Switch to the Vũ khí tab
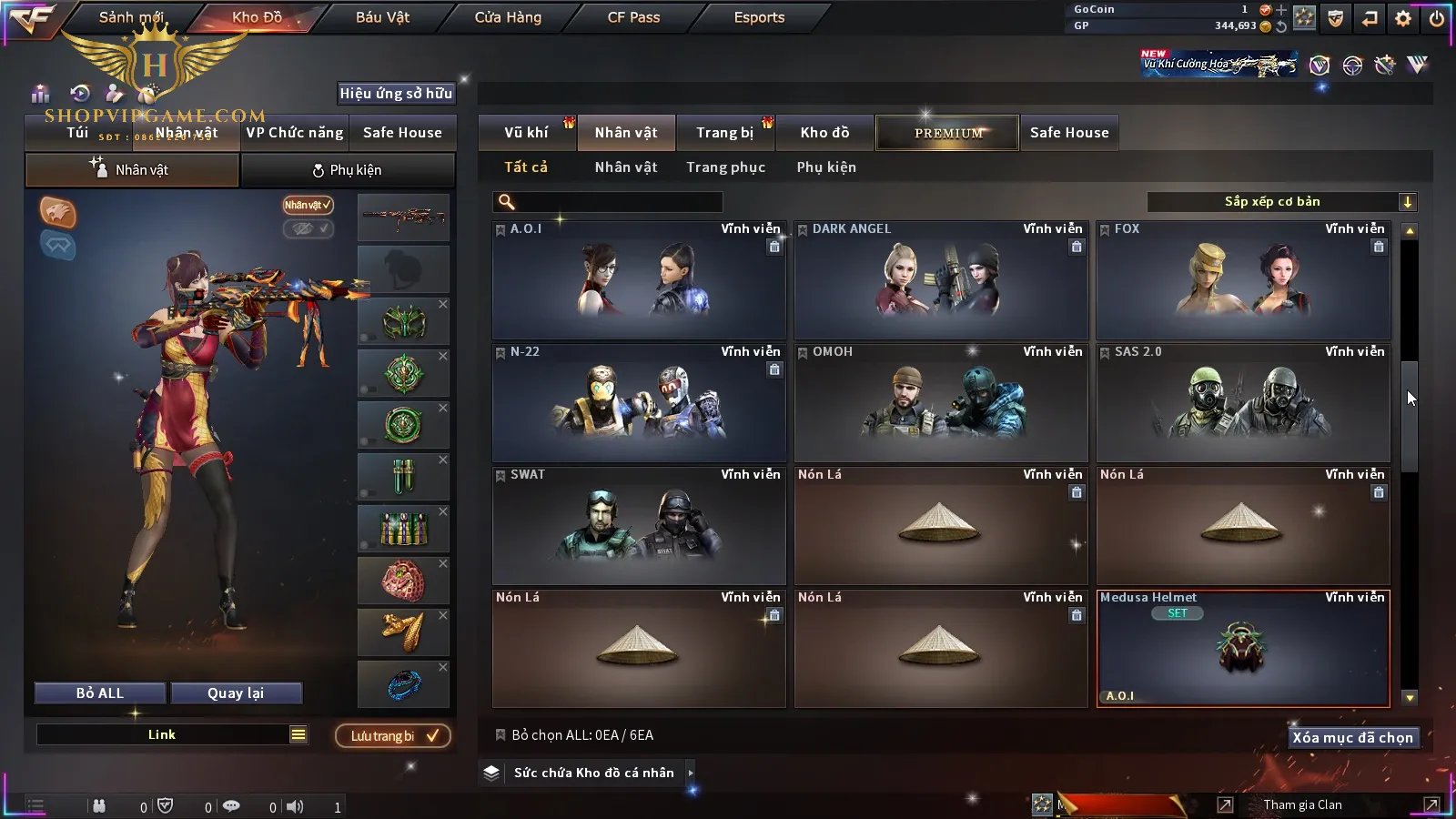Viewport: 1456px width, 819px height. click(526, 133)
